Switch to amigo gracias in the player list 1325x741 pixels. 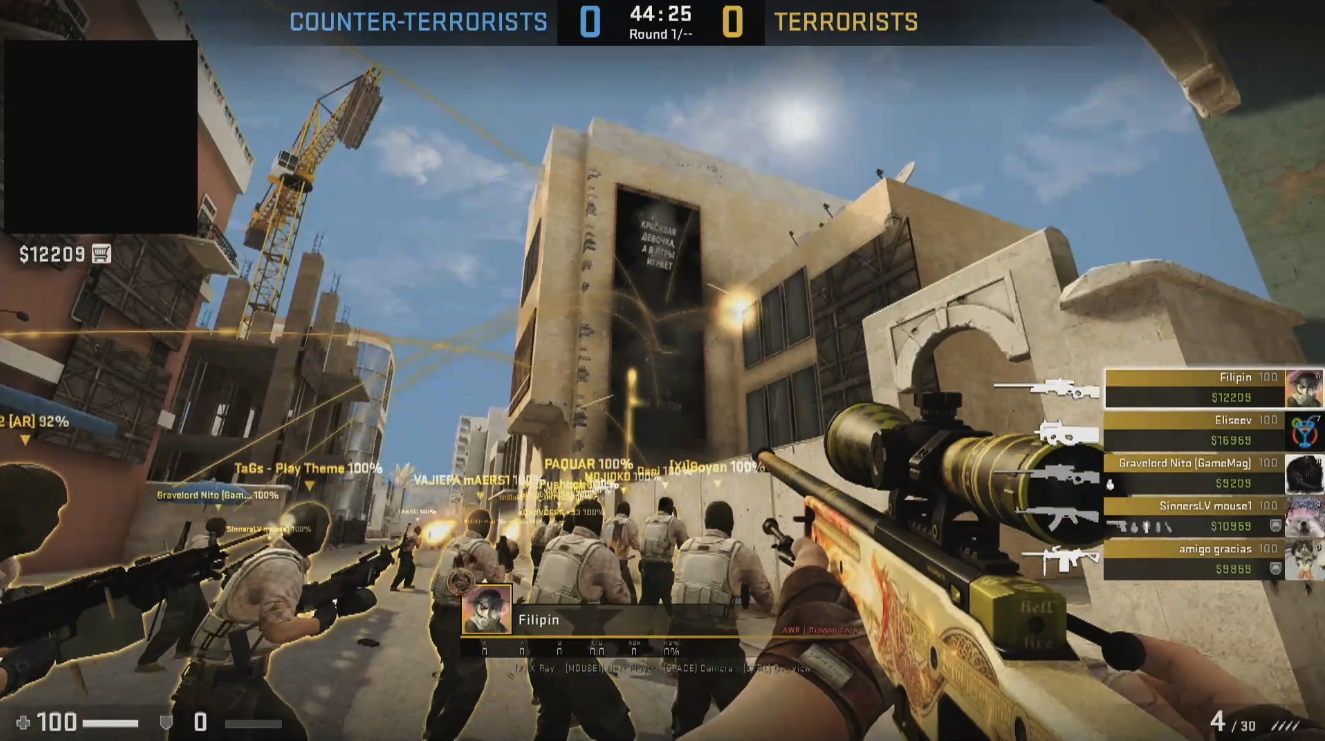[1194, 559]
